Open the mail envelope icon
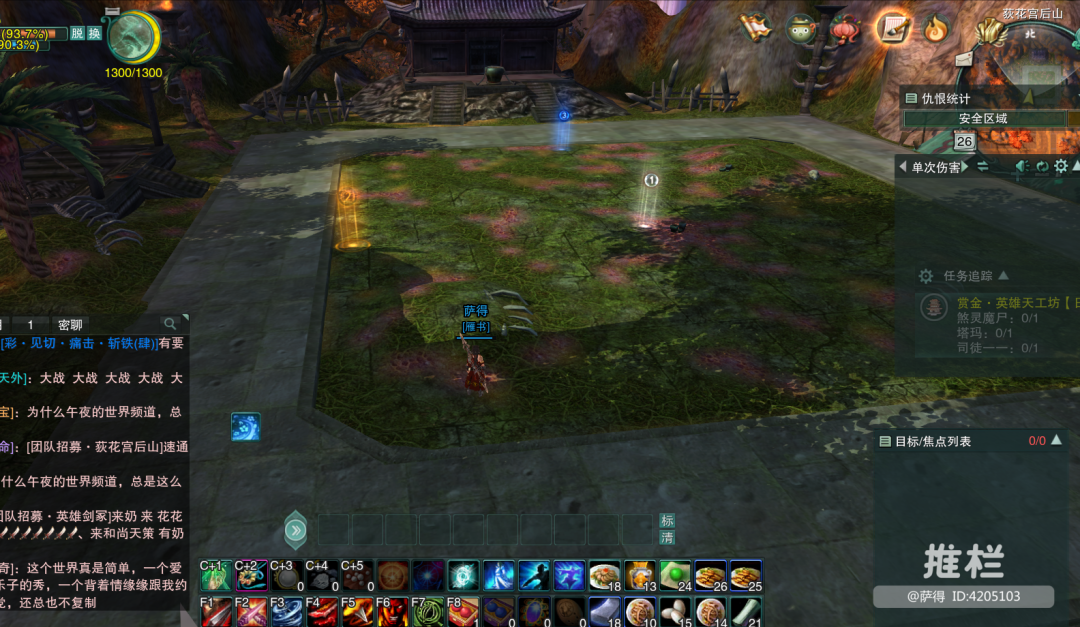 point(963,59)
